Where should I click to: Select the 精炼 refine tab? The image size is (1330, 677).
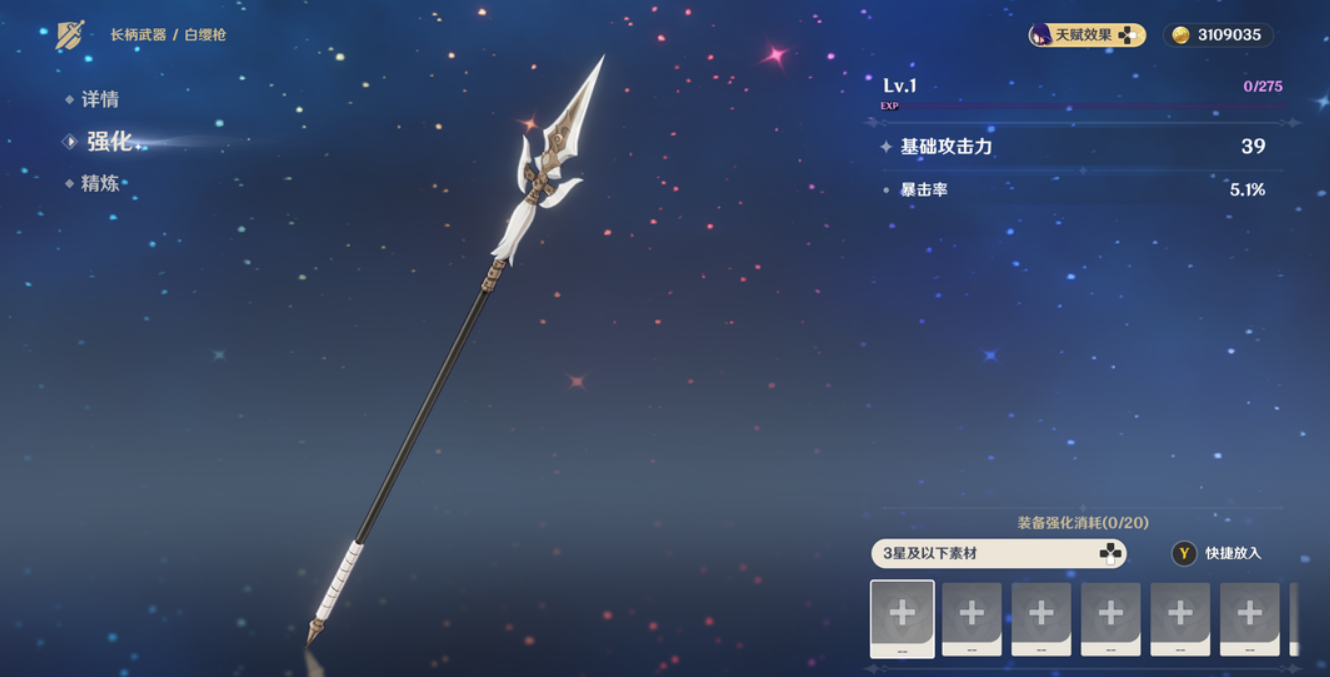point(99,183)
